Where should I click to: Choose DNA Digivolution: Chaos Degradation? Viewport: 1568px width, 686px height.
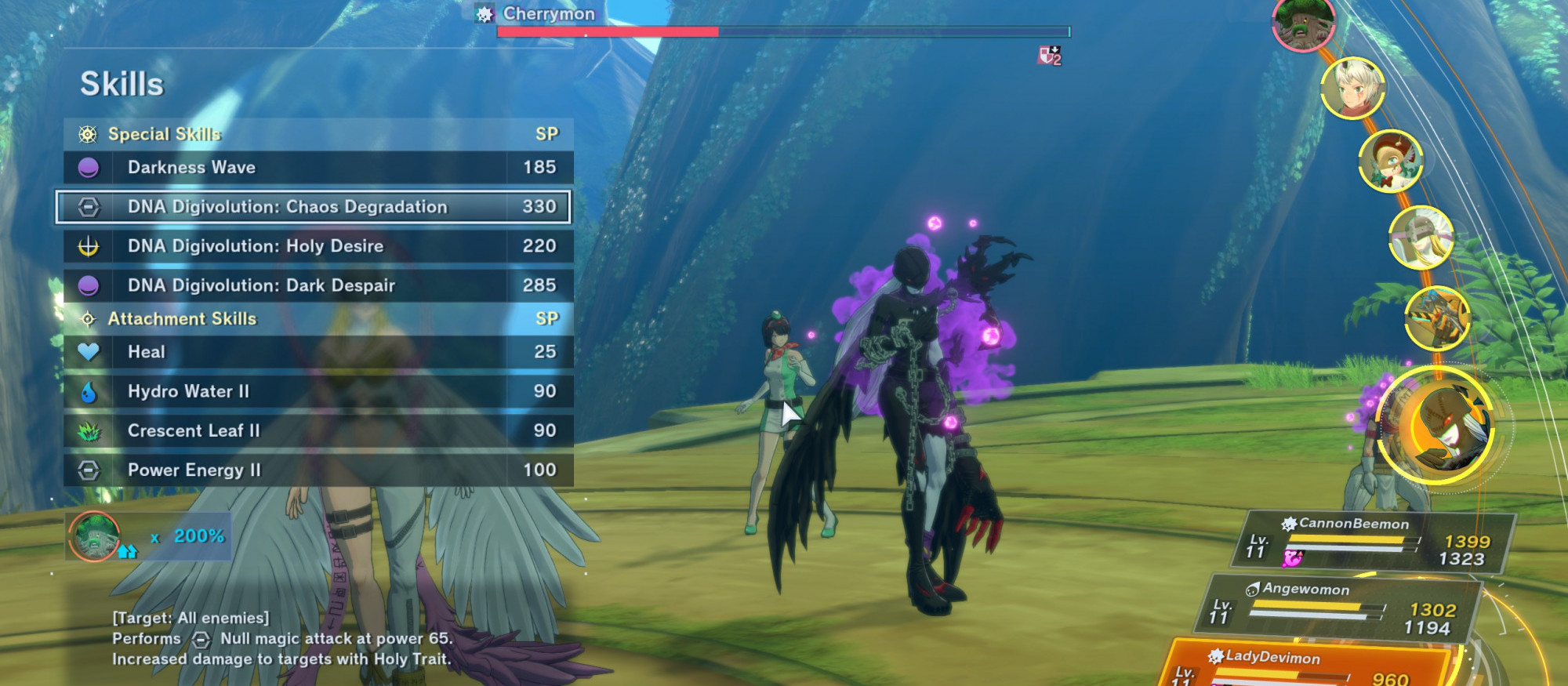click(314, 207)
